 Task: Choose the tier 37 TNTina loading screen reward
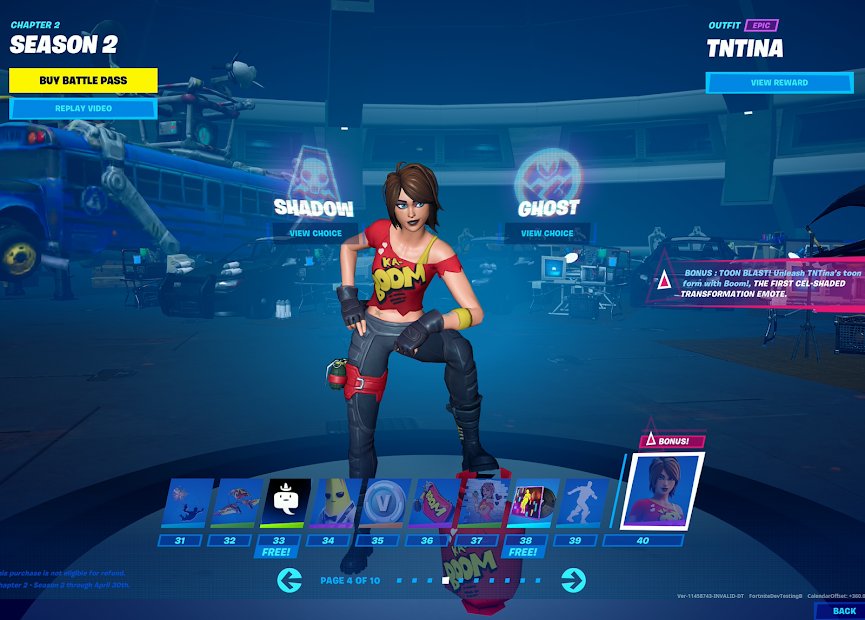483,503
